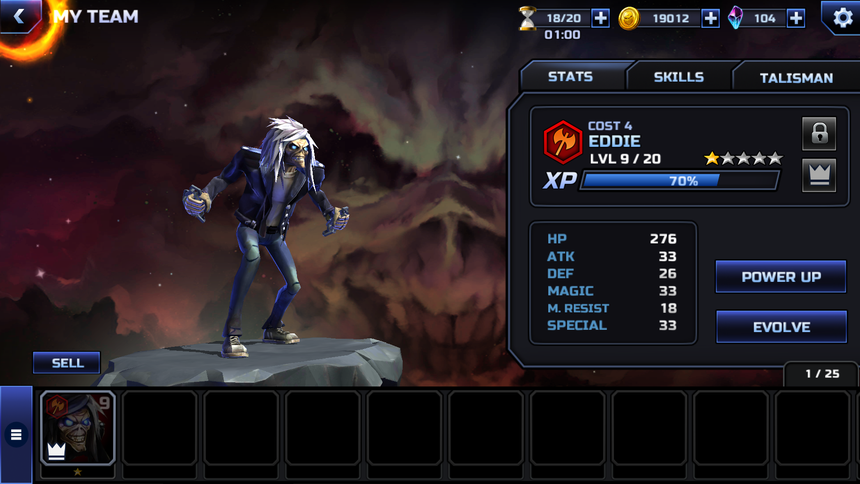Add purple gems with plus button

[x=795, y=17]
